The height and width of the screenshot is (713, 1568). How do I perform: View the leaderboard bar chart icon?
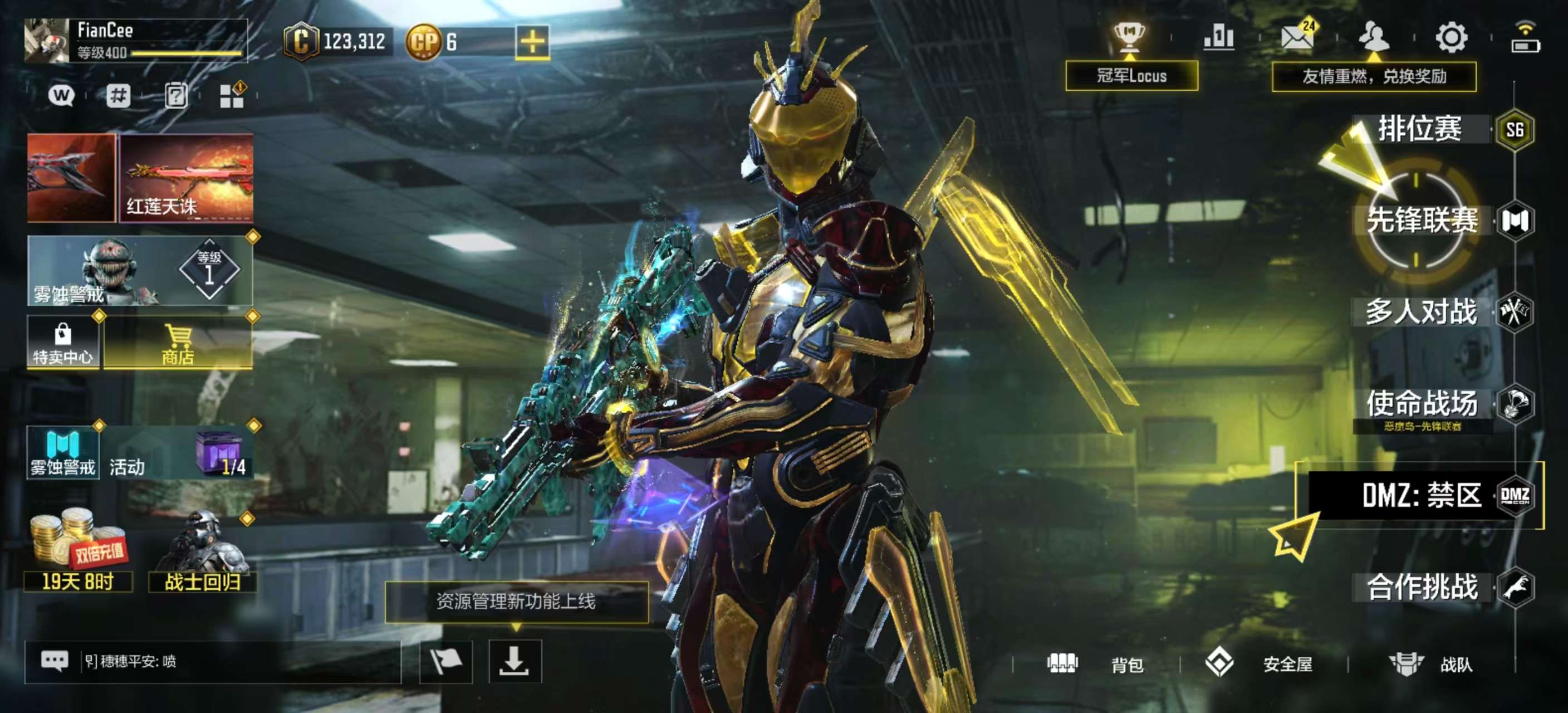point(1219,38)
